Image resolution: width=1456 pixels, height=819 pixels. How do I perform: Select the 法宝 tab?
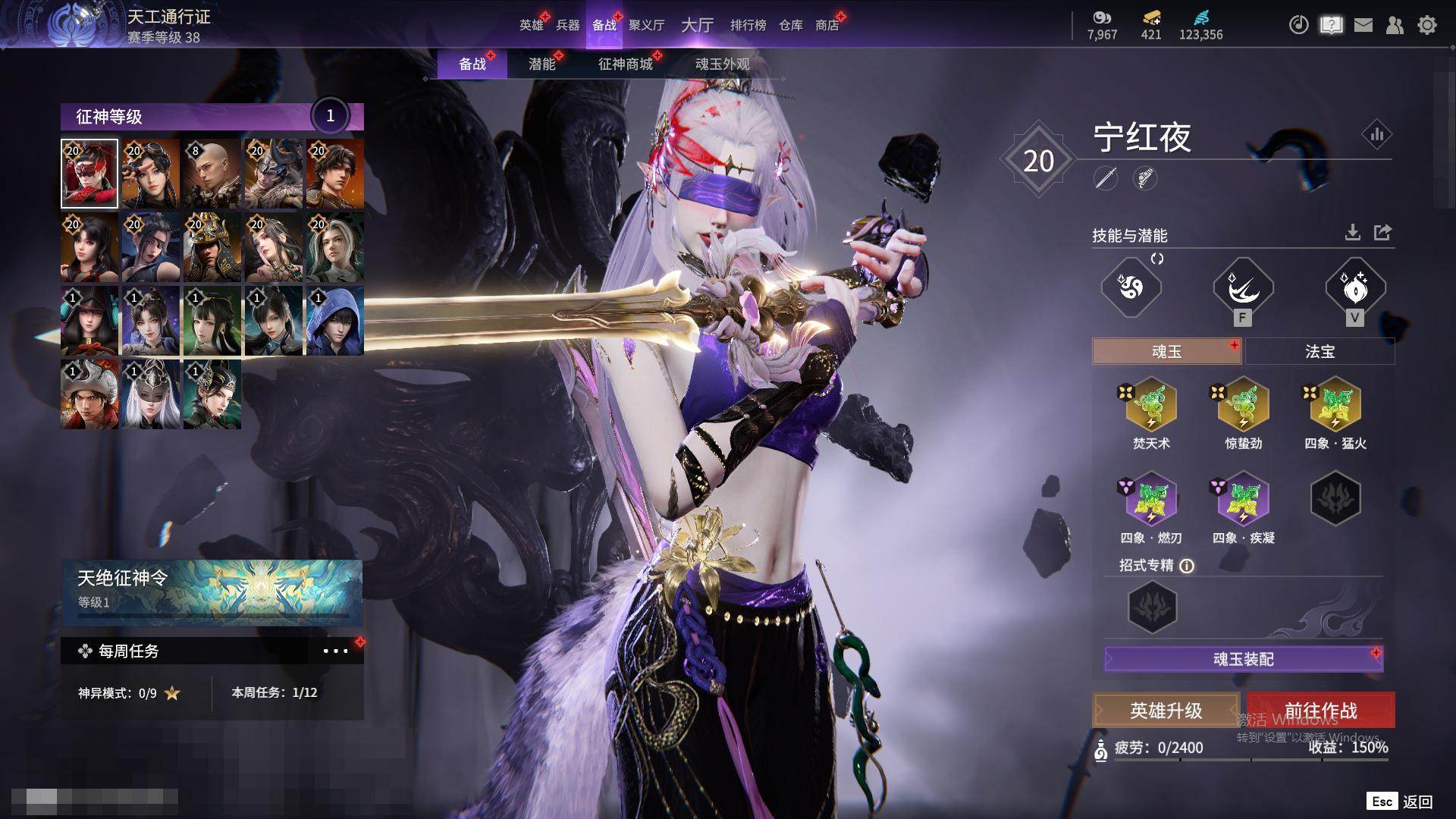click(x=1319, y=351)
